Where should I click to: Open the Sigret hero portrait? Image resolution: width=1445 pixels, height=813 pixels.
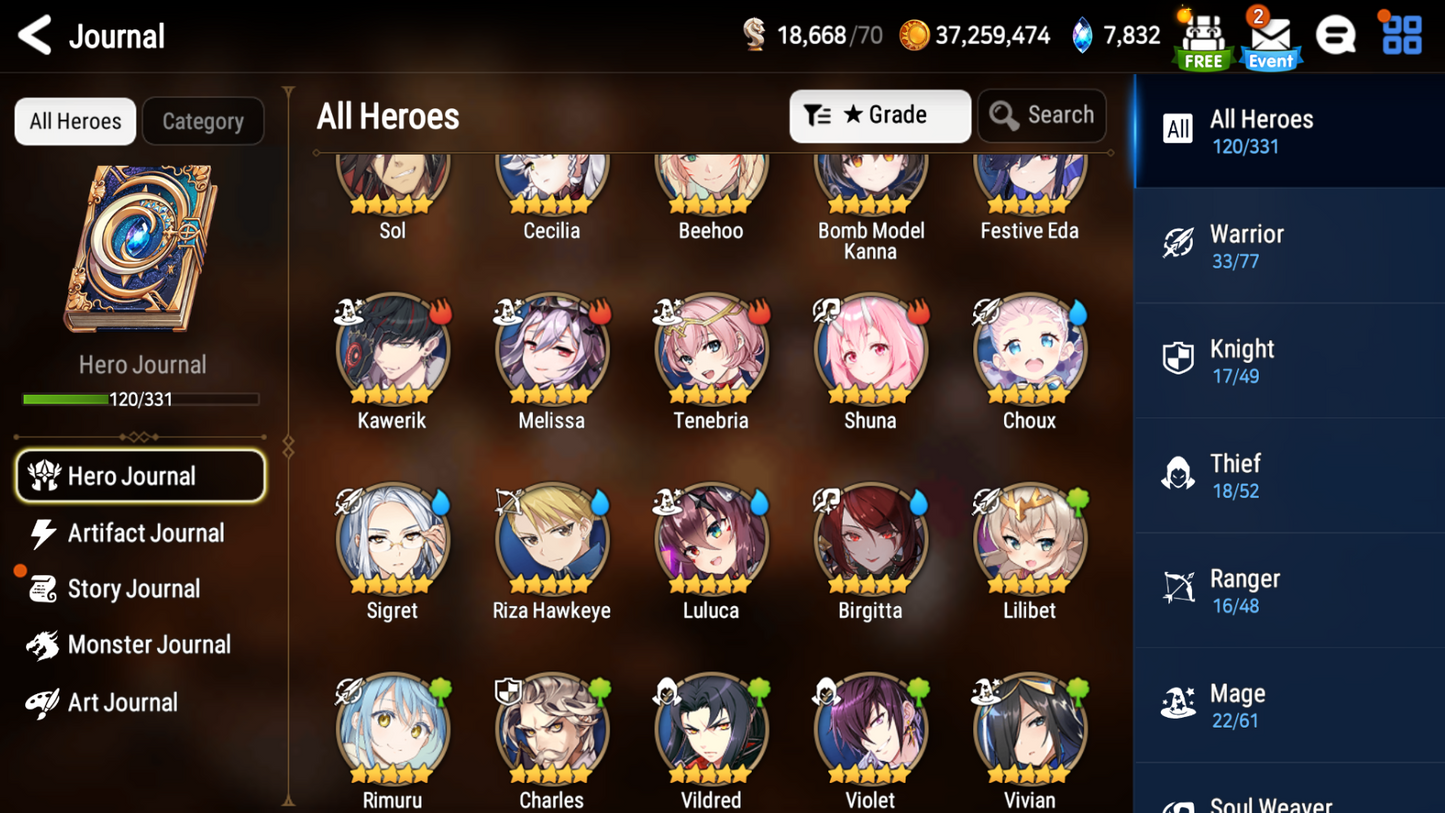coord(391,540)
